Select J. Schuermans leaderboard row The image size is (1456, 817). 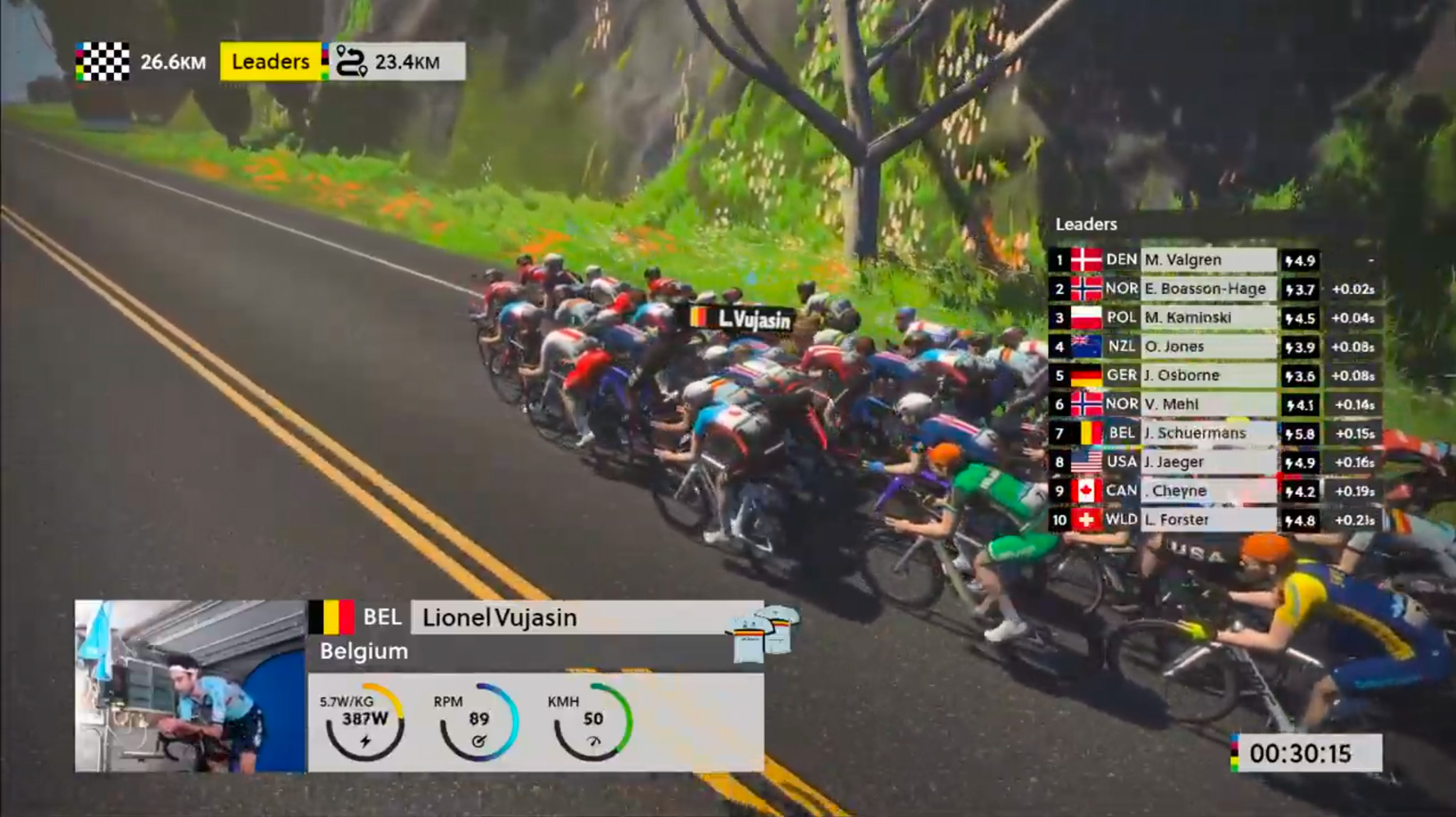click(x=1207, y=433)
